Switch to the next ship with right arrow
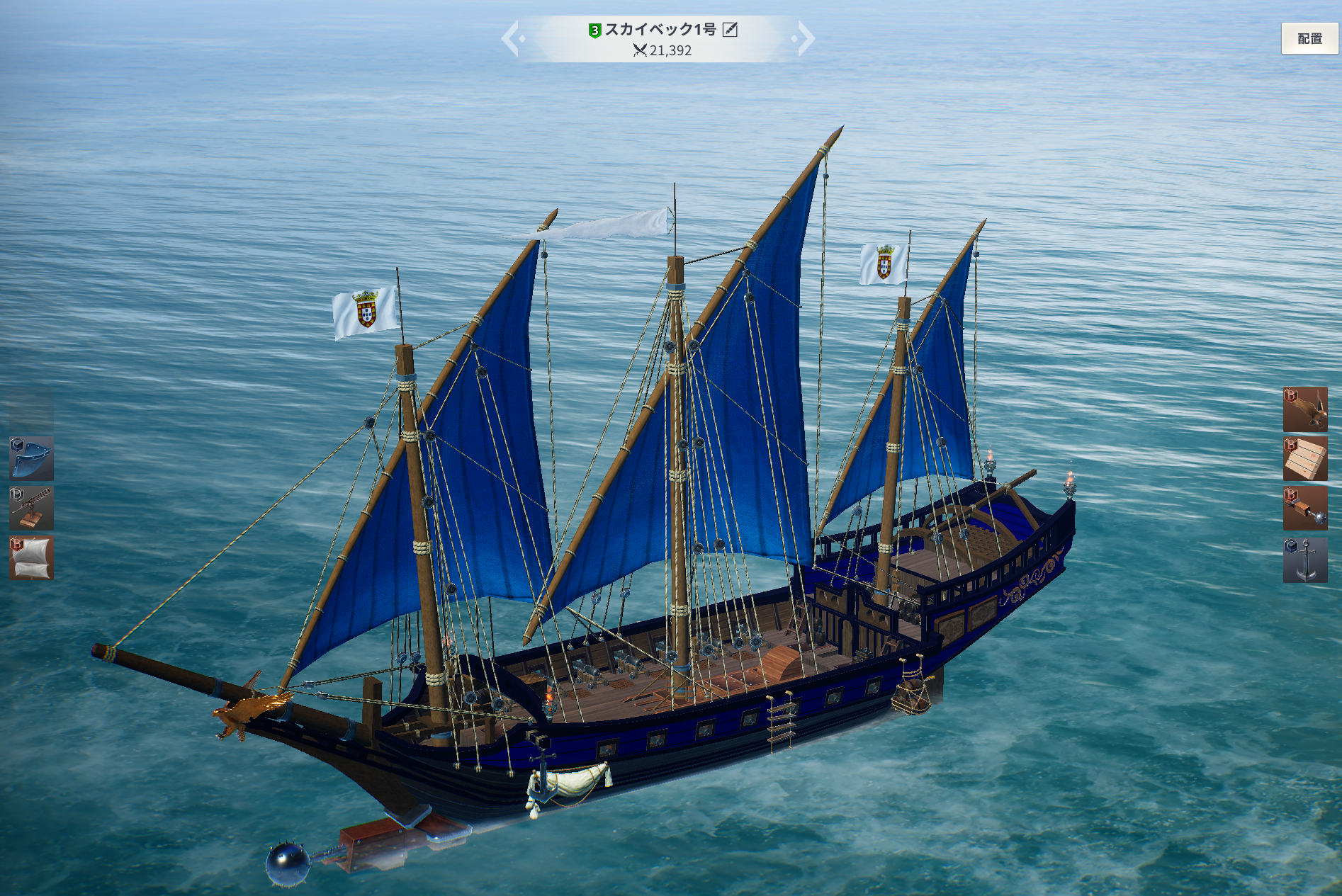Screen dimensions: 1342x896 pyautogui.click(x=805, y=38)
